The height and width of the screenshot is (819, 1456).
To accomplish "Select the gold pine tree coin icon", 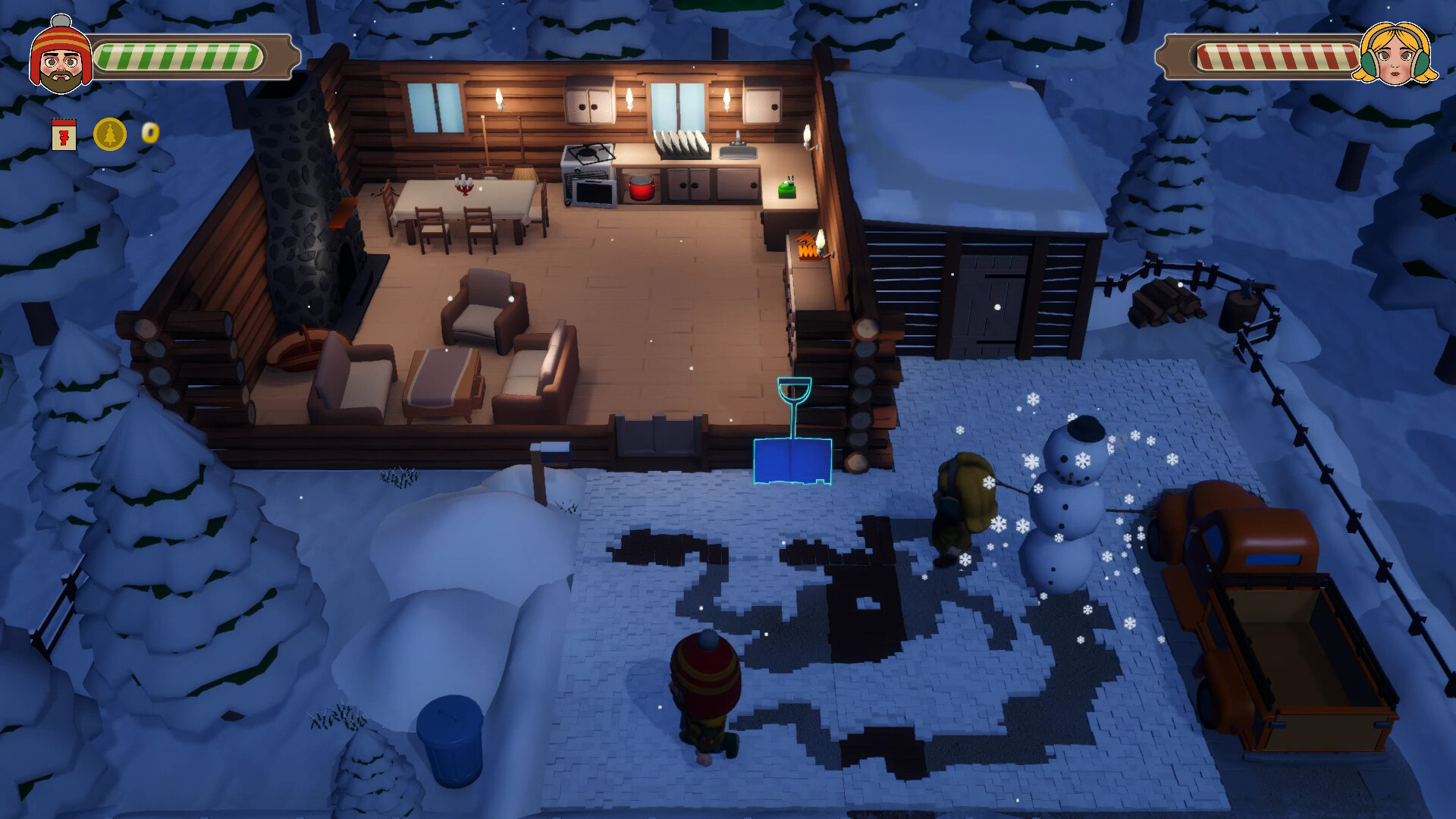I will 110,134.
